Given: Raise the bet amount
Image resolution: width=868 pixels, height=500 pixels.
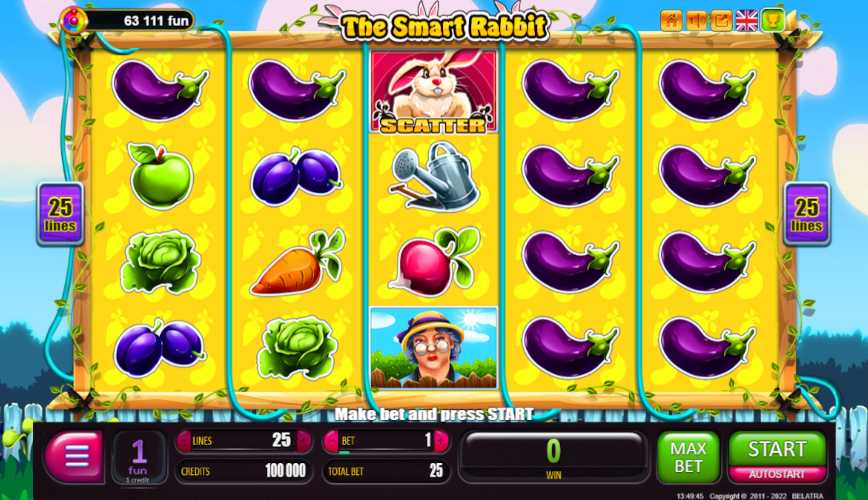Looking at the screenshot, I should 441,441.
